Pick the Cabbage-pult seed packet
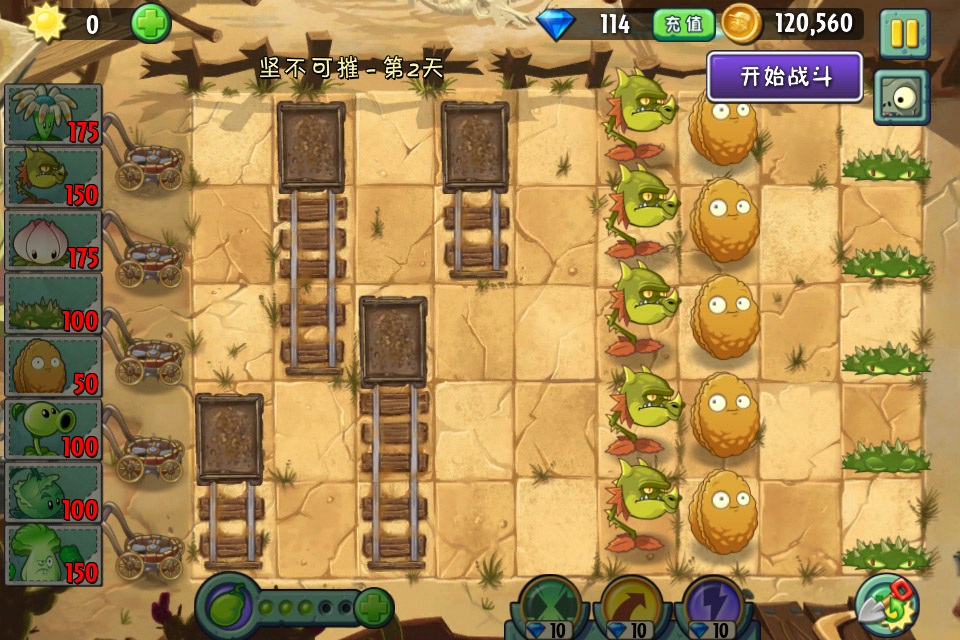This screenshot has width=960, height=640. (x=53, y=492)
